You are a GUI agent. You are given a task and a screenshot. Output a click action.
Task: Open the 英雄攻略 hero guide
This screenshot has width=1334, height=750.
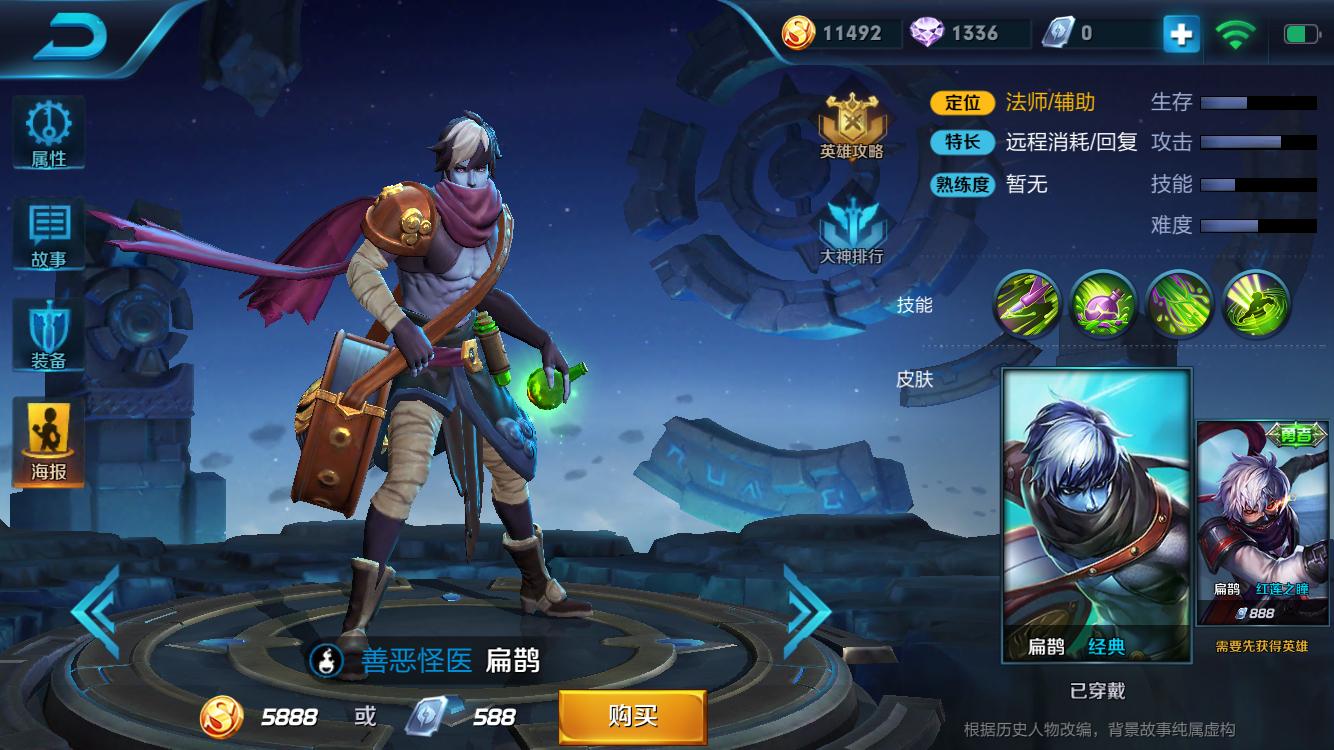coord(851,127)
